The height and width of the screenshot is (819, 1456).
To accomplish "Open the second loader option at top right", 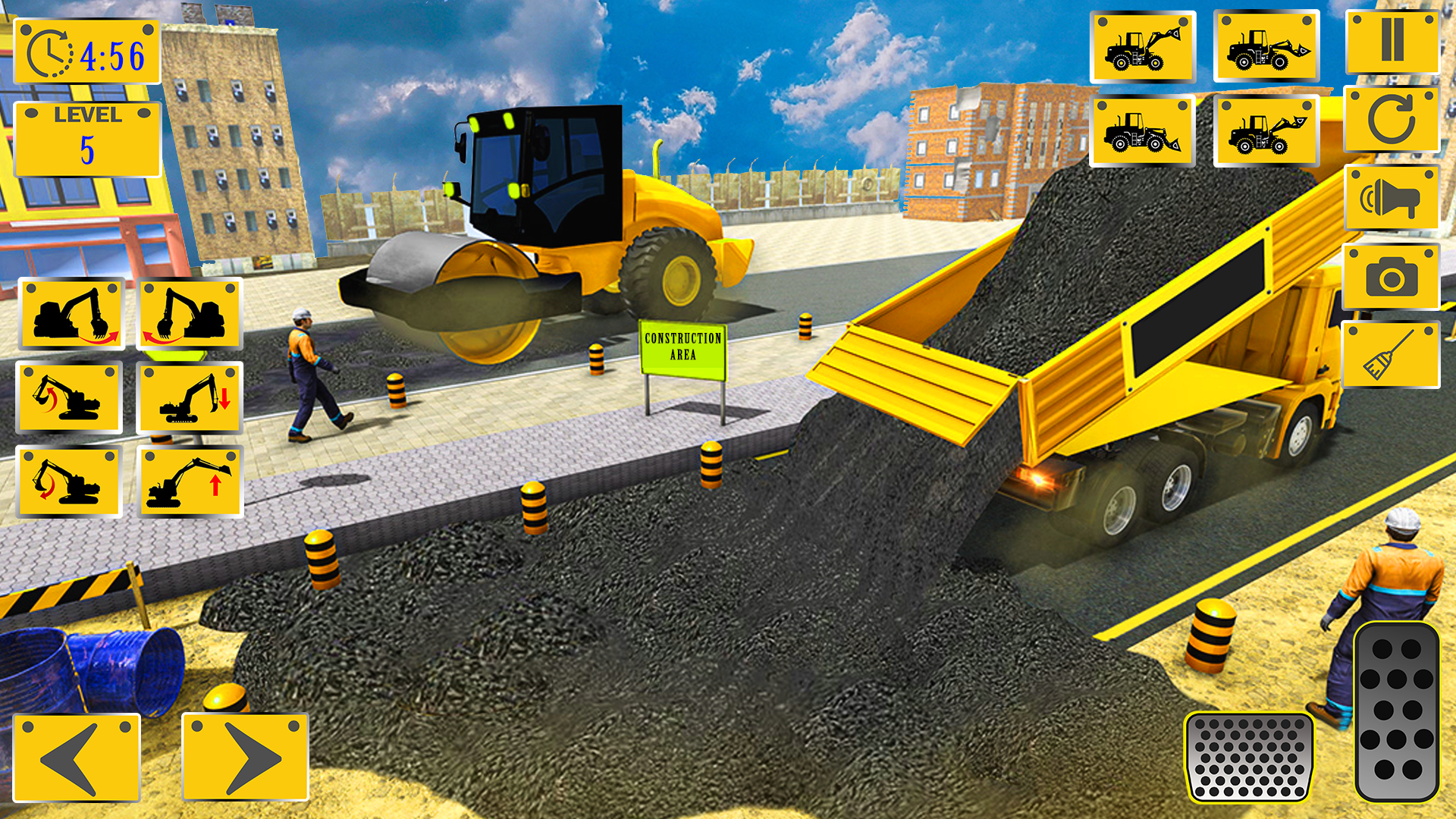I will tap(1266, 47).
